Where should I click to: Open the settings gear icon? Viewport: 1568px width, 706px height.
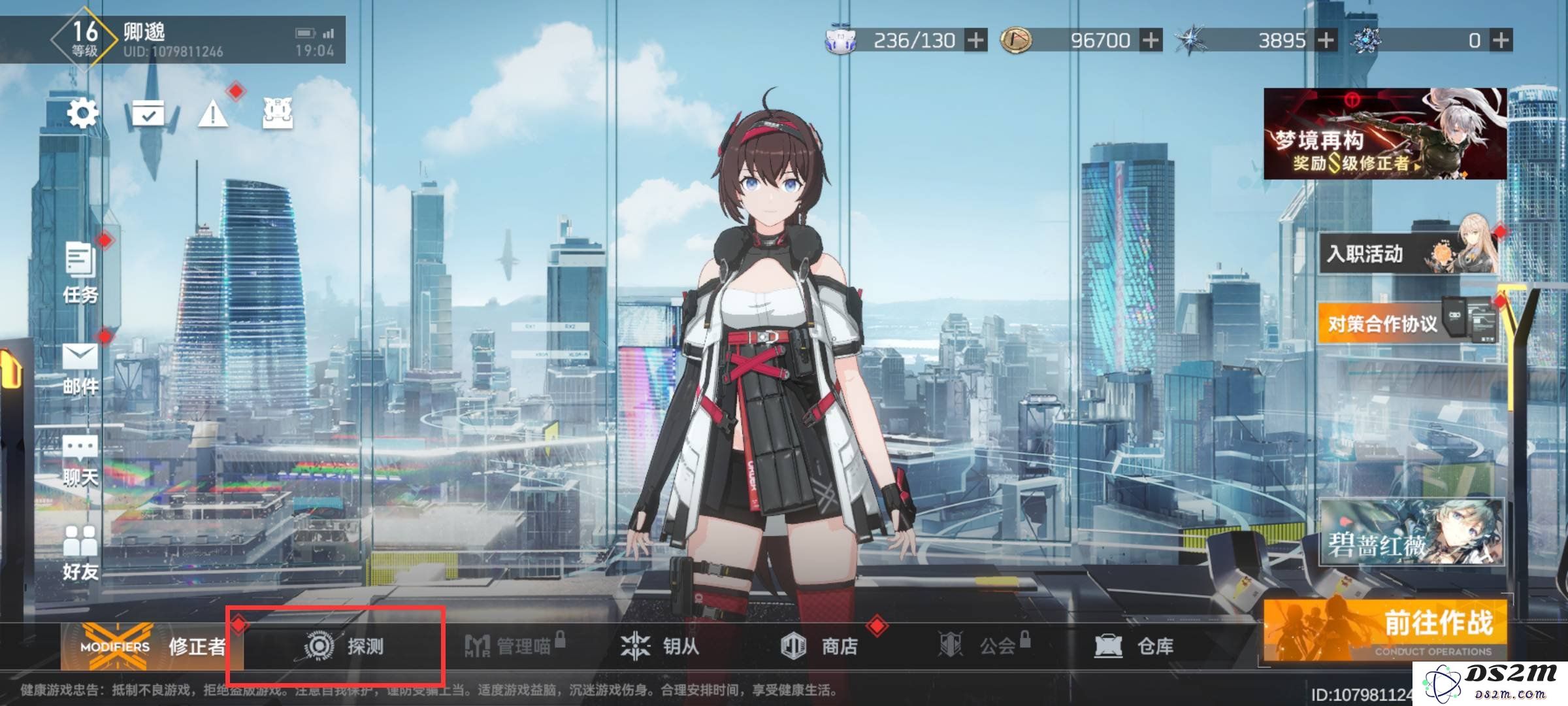[x=83, y=114]
